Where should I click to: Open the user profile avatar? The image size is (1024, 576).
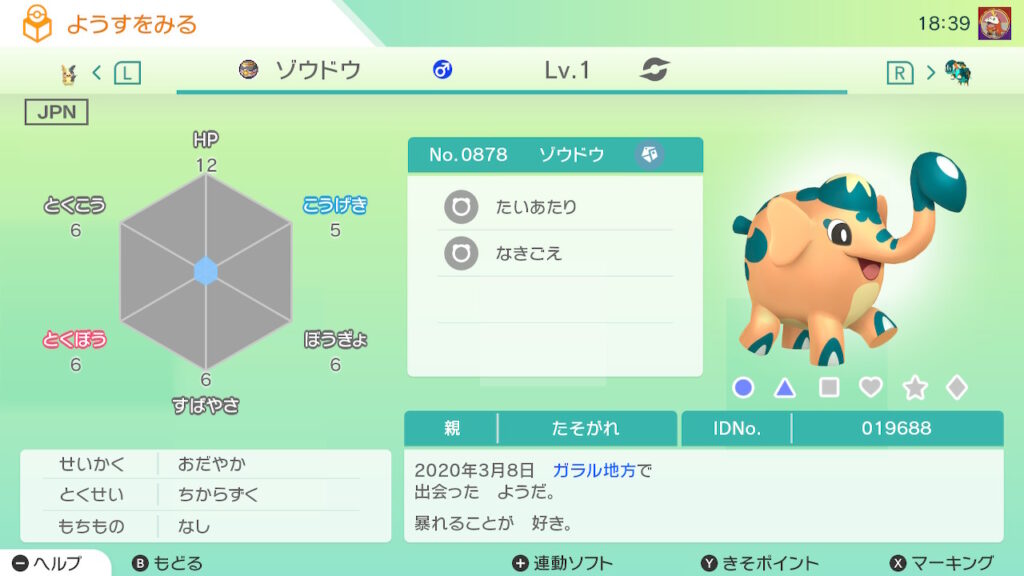tap(994, 23)
